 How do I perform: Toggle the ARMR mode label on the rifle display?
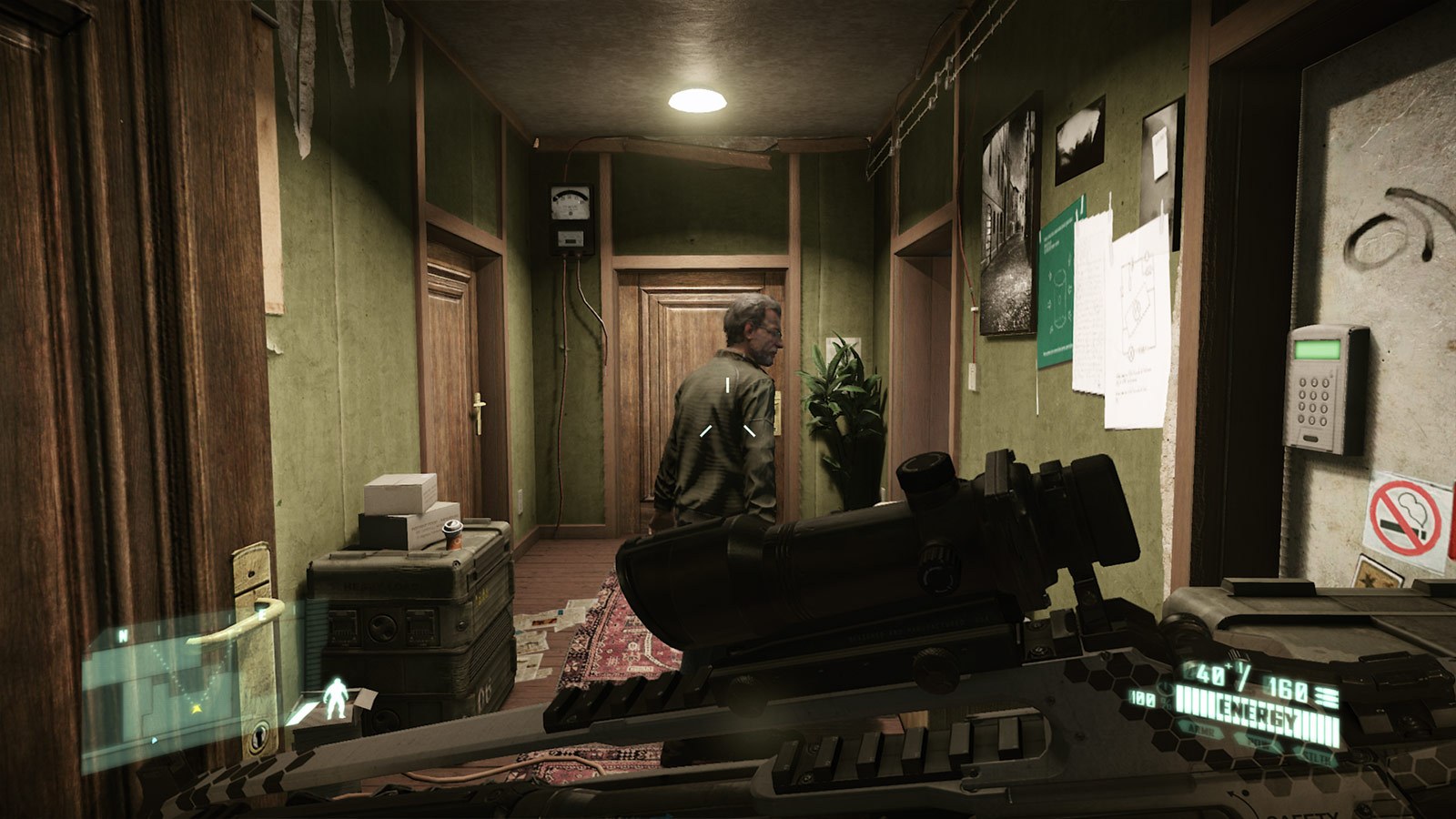tap(1203, 731)
